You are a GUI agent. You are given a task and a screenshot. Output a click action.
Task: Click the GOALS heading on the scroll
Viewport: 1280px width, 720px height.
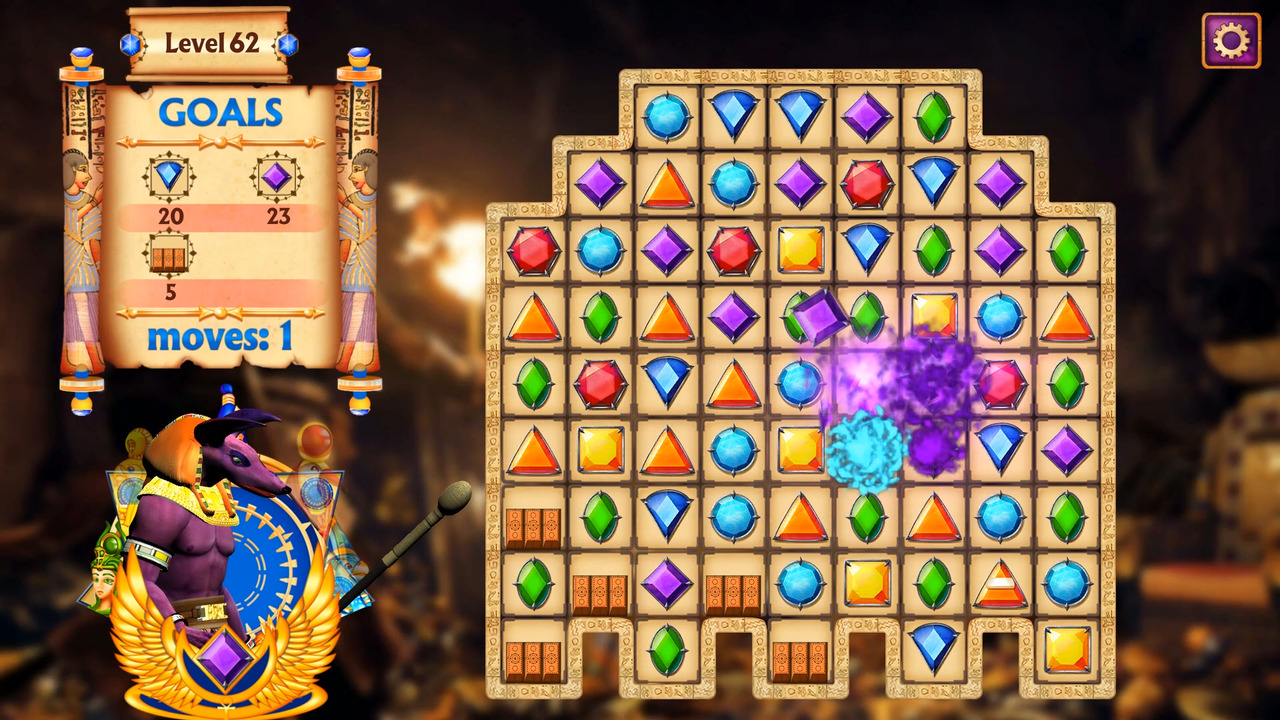click(x=220, y=113)
